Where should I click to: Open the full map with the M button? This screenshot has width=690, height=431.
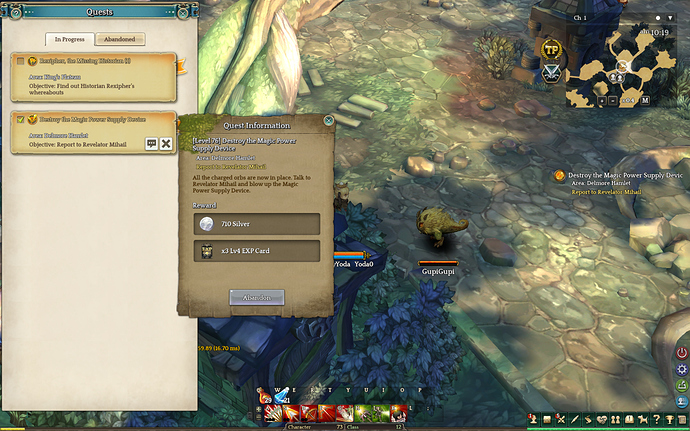(x=645, y=100)
